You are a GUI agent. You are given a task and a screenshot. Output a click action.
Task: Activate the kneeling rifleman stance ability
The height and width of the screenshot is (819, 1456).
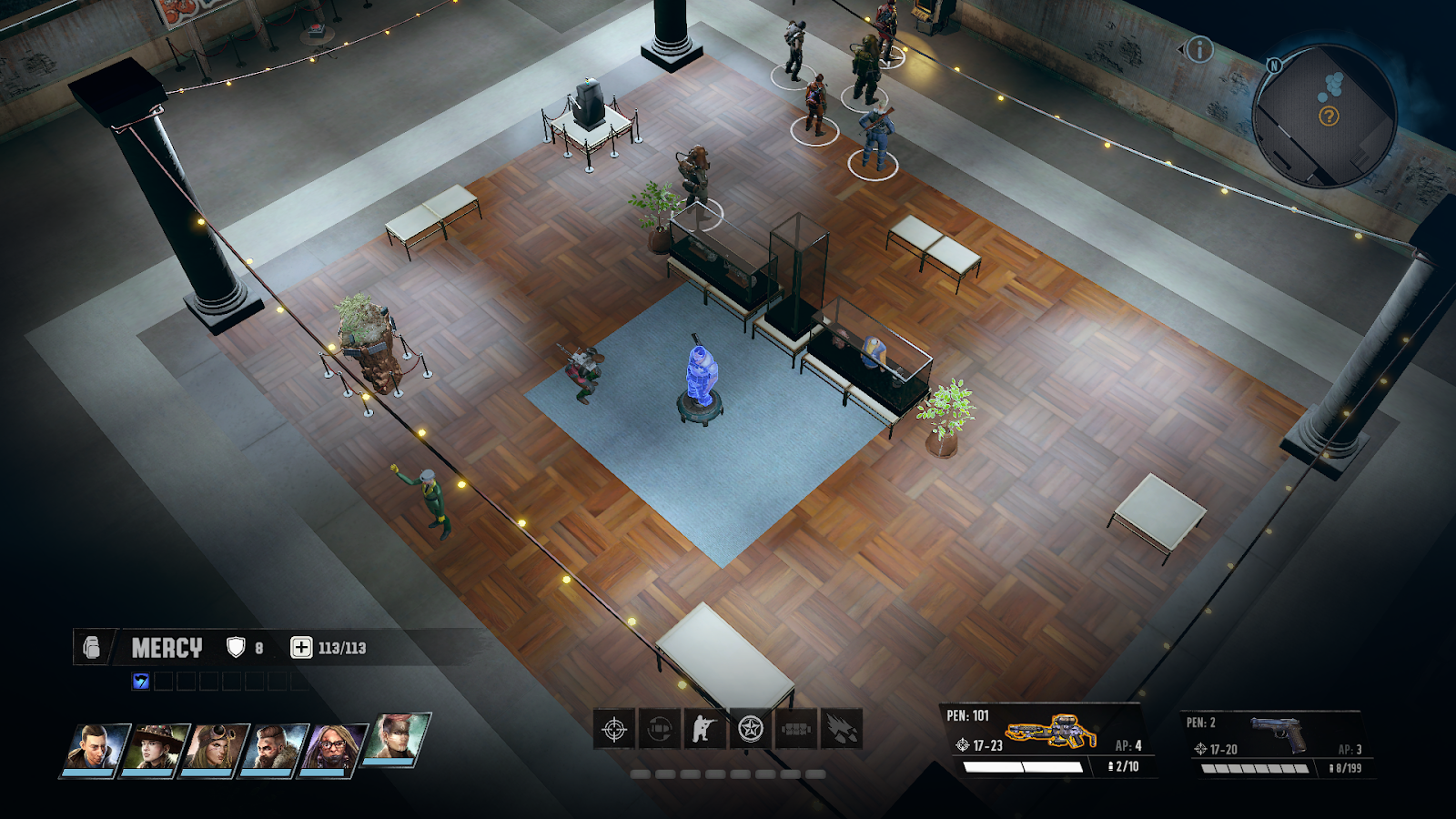pos(705,729)
